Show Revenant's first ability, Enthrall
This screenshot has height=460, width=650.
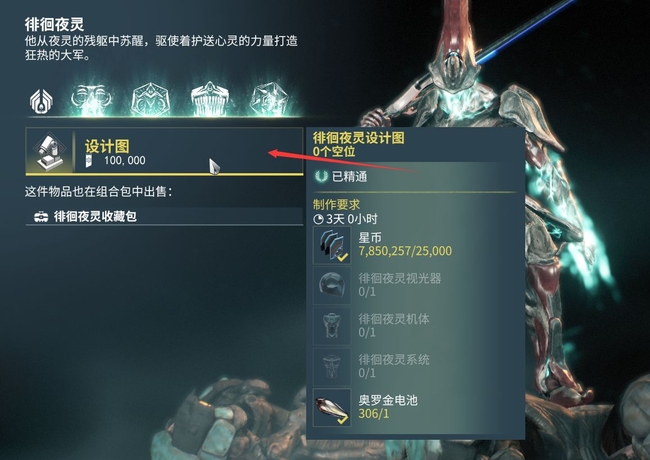click(x=91, y=99)
